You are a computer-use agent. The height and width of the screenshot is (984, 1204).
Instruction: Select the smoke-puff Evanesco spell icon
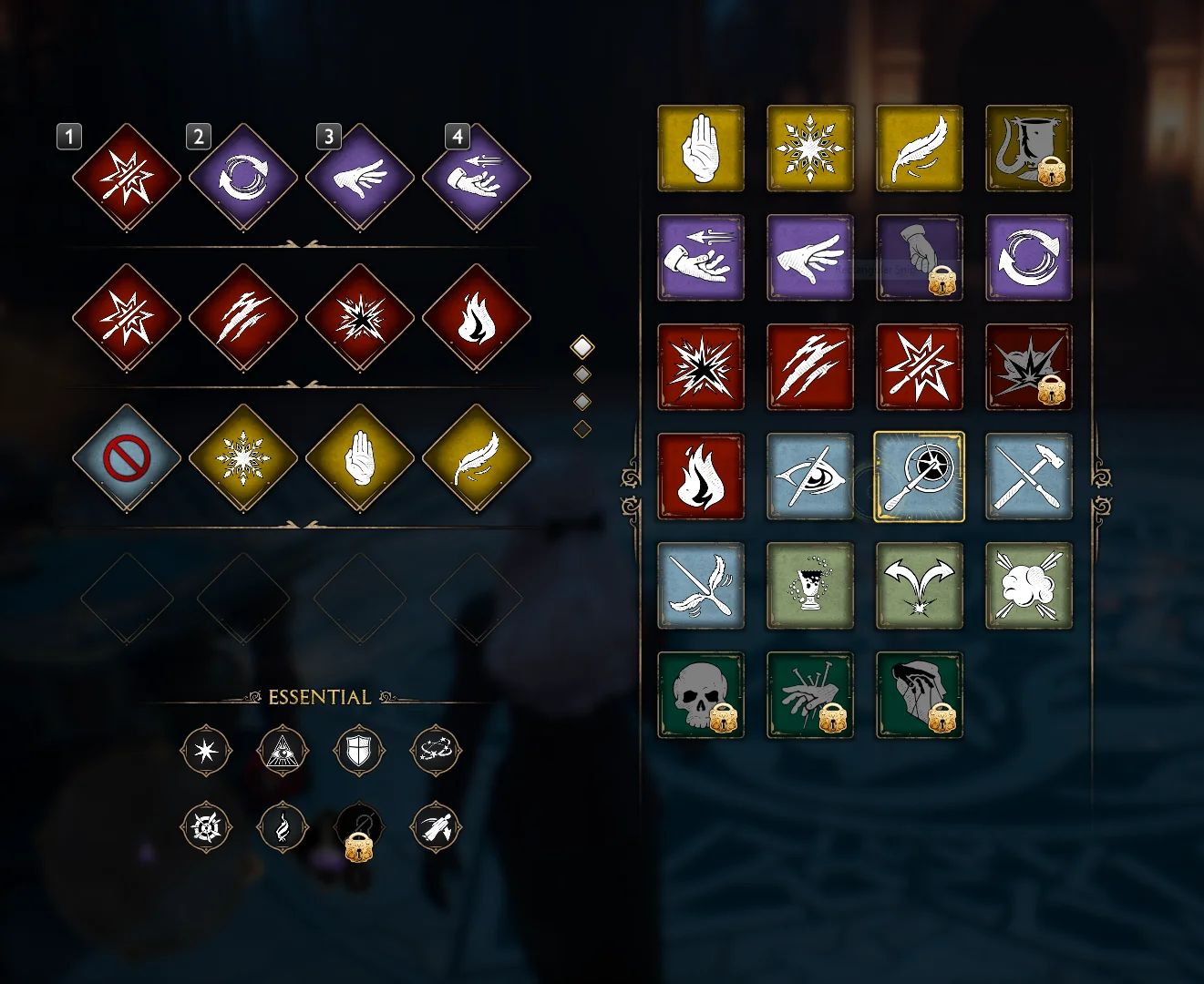pyautogui.click(x=1029, y=586)
